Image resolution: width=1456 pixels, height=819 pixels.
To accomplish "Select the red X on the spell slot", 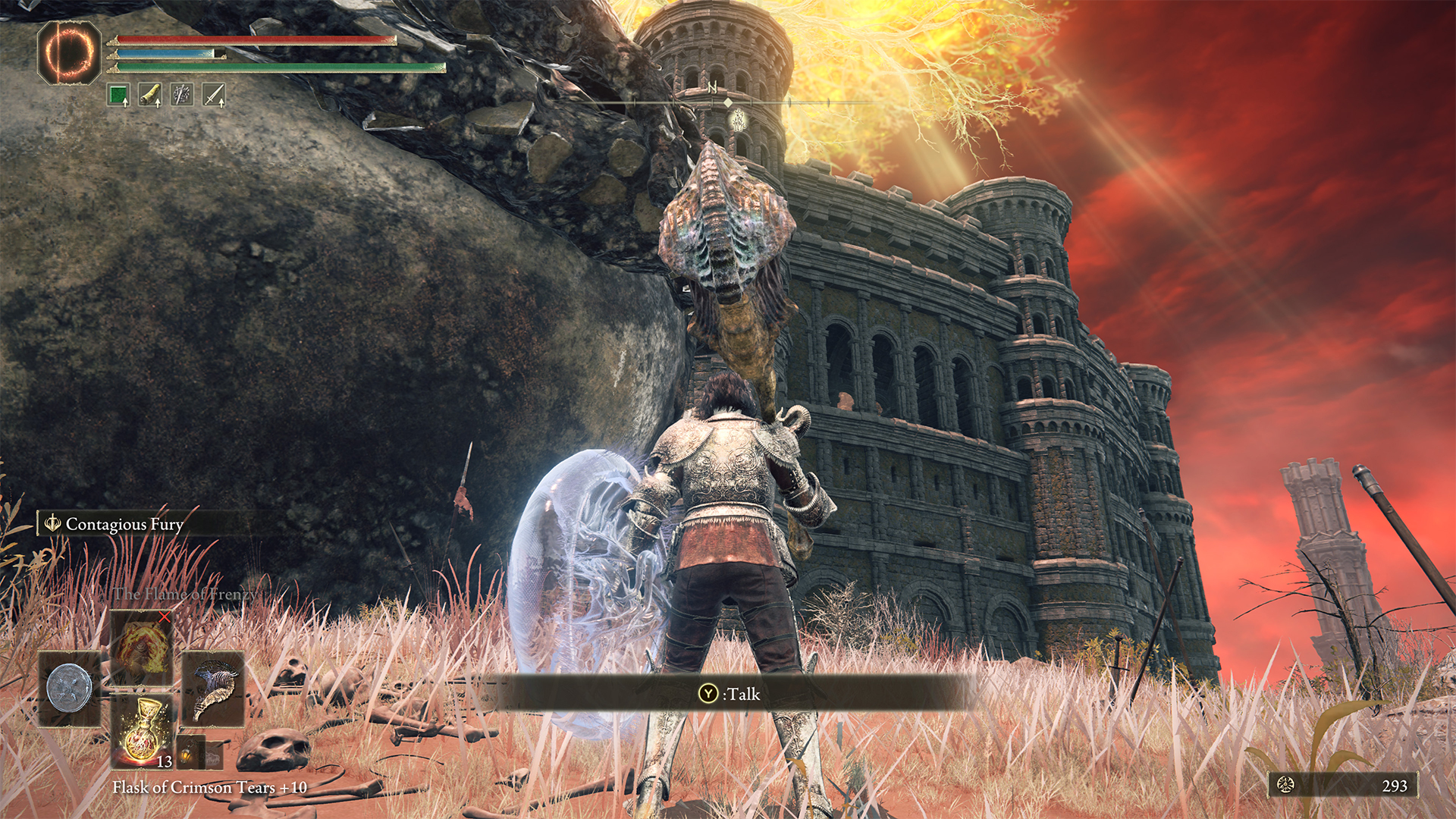I will click(164, 617).
